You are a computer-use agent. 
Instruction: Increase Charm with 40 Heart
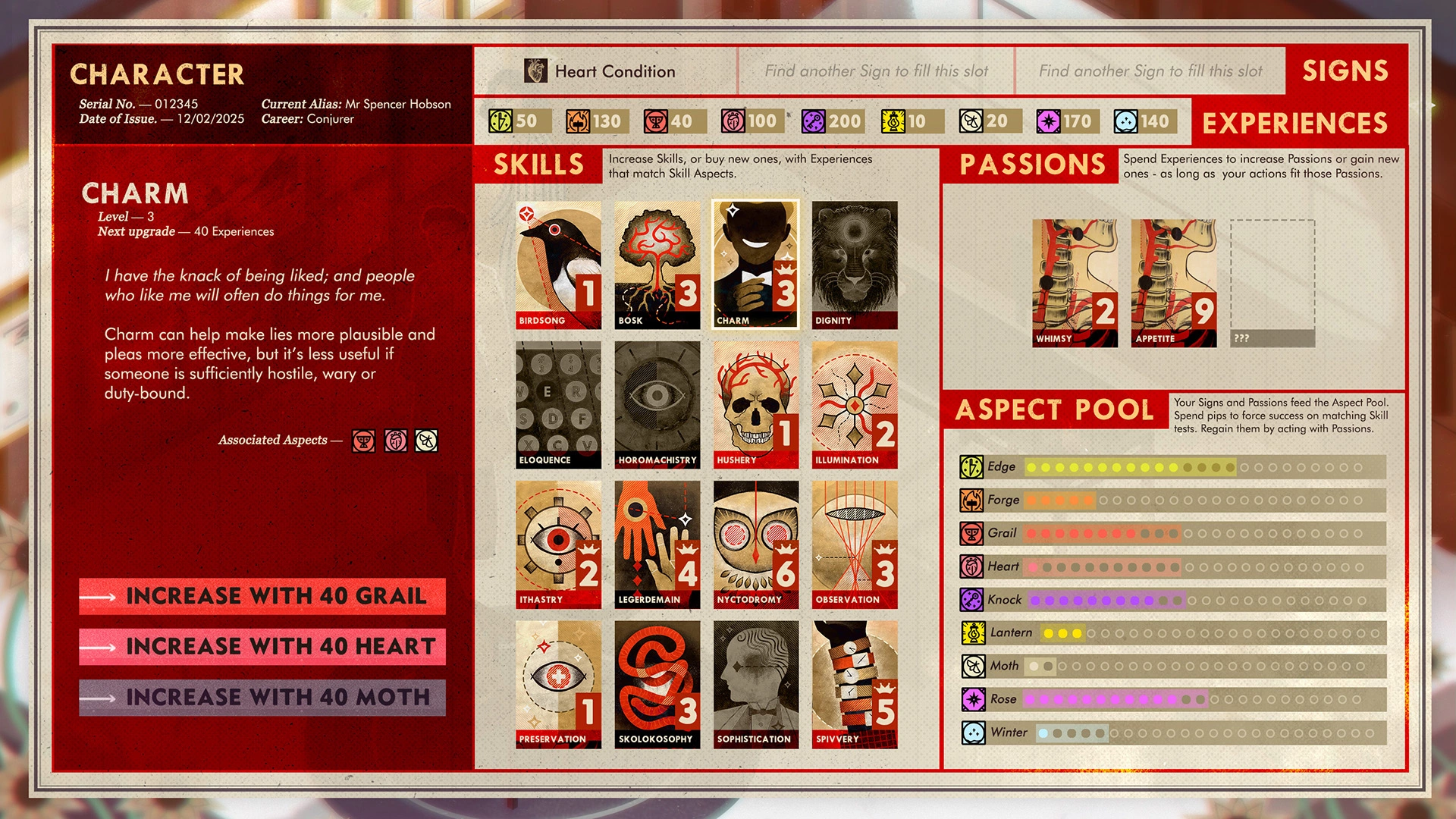pyautogui.click(x=262, y=646)
